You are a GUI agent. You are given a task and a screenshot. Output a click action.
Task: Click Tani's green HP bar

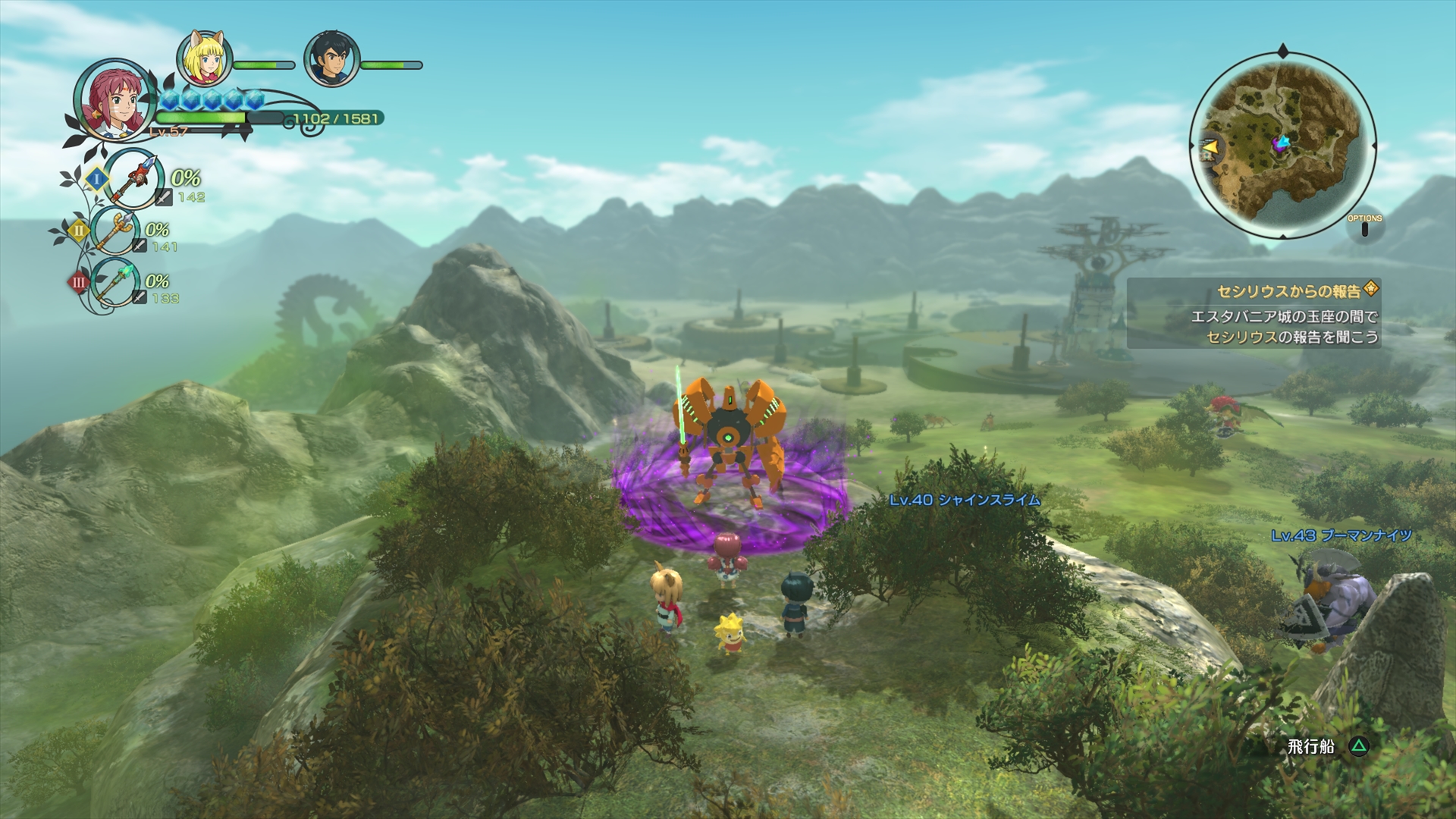point(199,118)
